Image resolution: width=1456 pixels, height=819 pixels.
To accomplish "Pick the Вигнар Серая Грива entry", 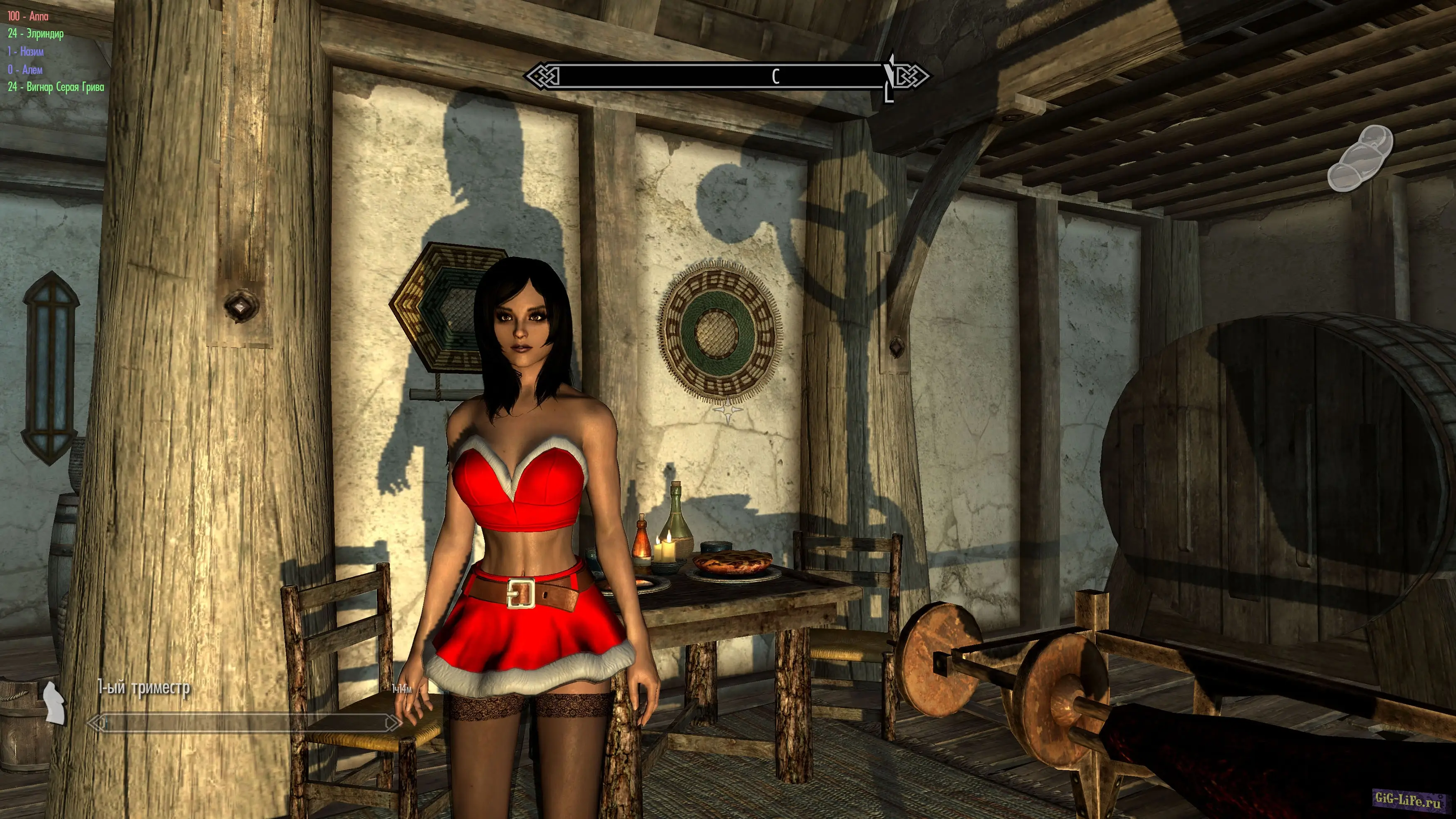I will pos(56,87).
